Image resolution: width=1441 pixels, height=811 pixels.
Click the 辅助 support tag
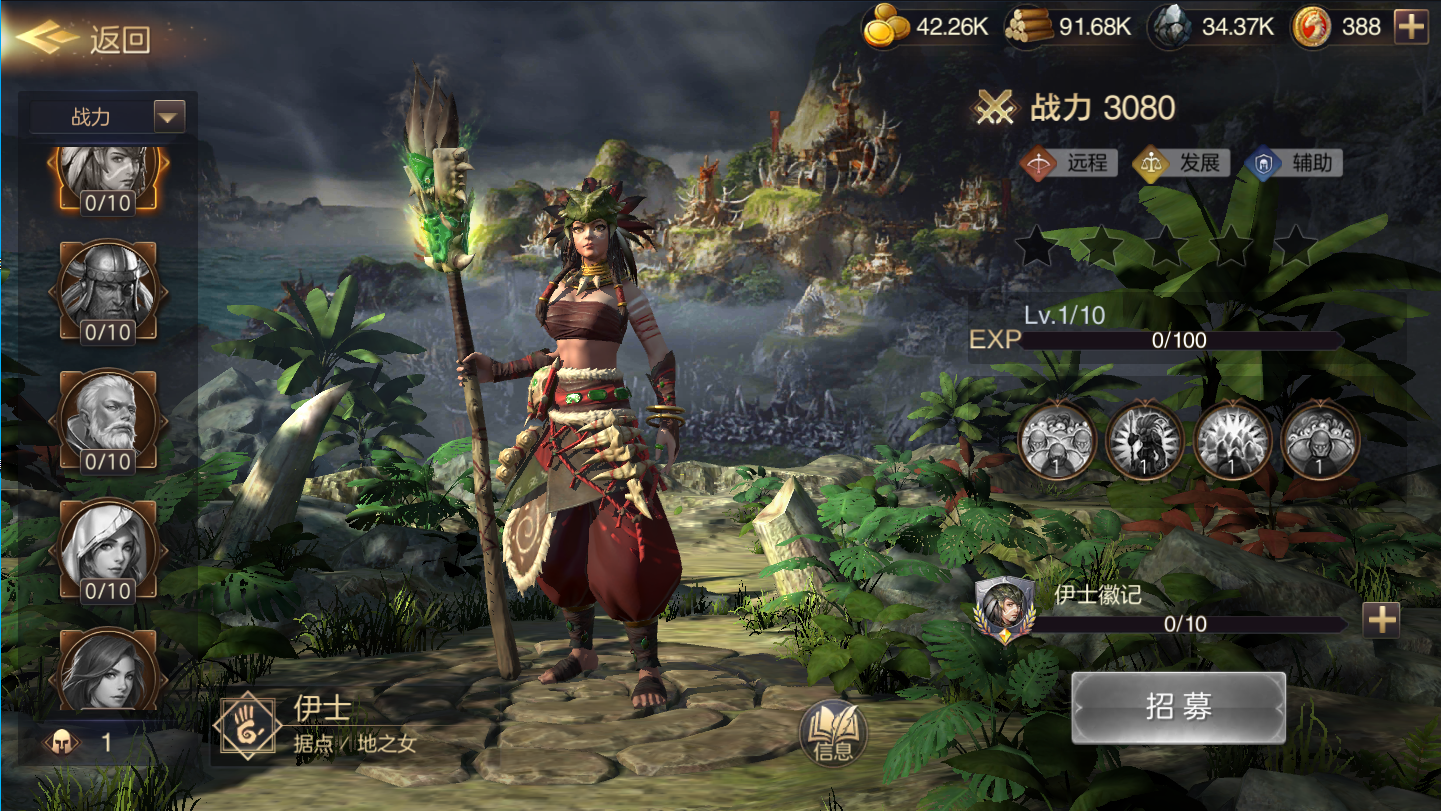1294,163
